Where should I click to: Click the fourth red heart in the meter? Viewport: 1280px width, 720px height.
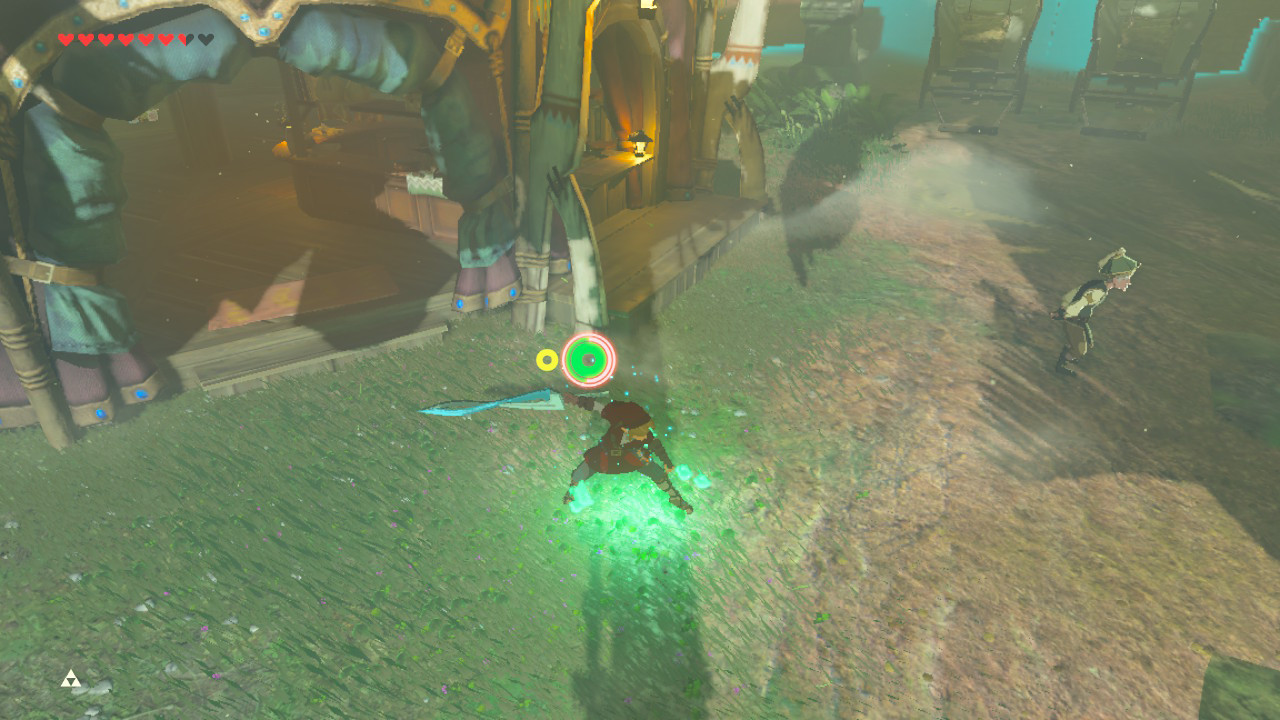tap(128, 39)
